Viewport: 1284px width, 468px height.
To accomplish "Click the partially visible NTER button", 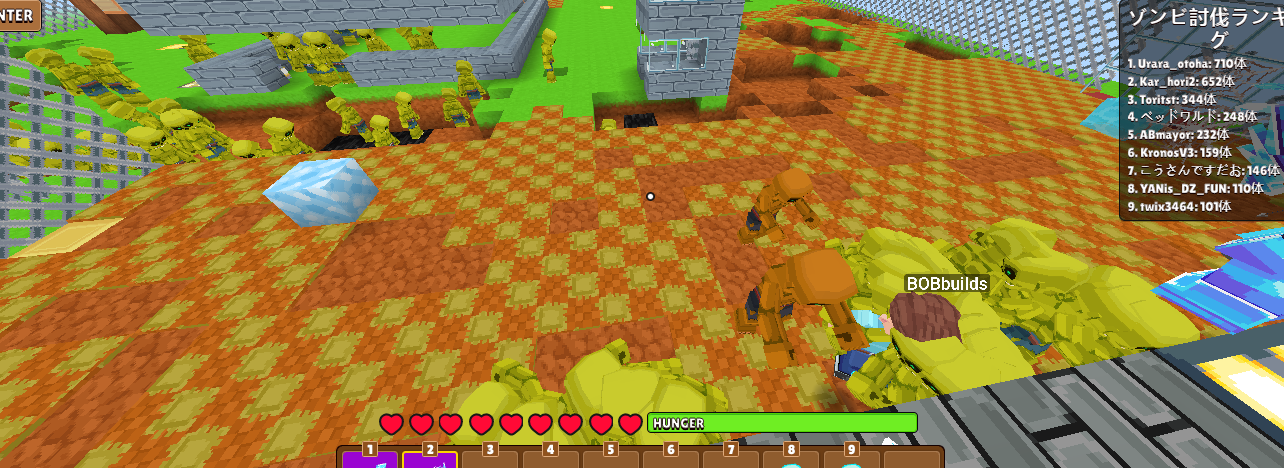I will 19,14.
